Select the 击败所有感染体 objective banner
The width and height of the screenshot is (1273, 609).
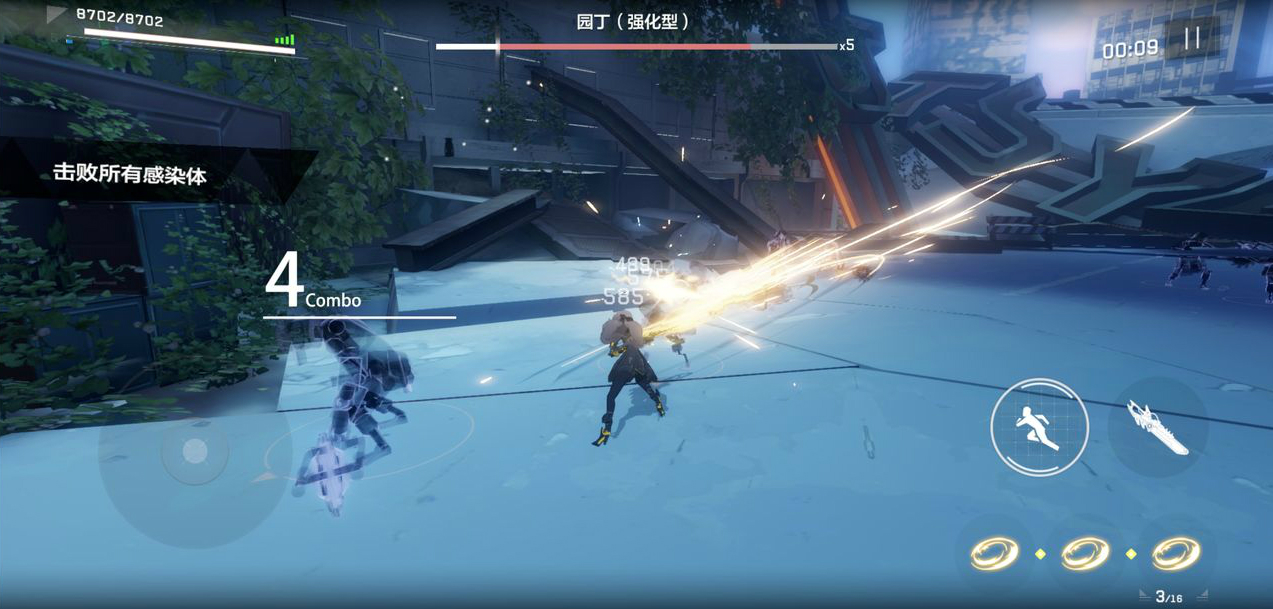130,175
